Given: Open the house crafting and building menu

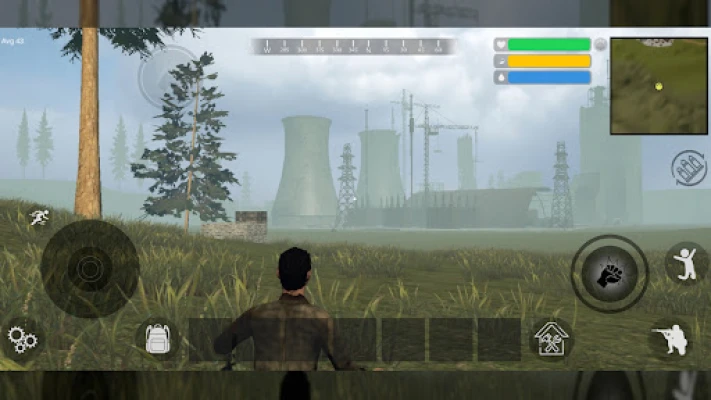Looking at the screenshot, I should click(549, 340).
